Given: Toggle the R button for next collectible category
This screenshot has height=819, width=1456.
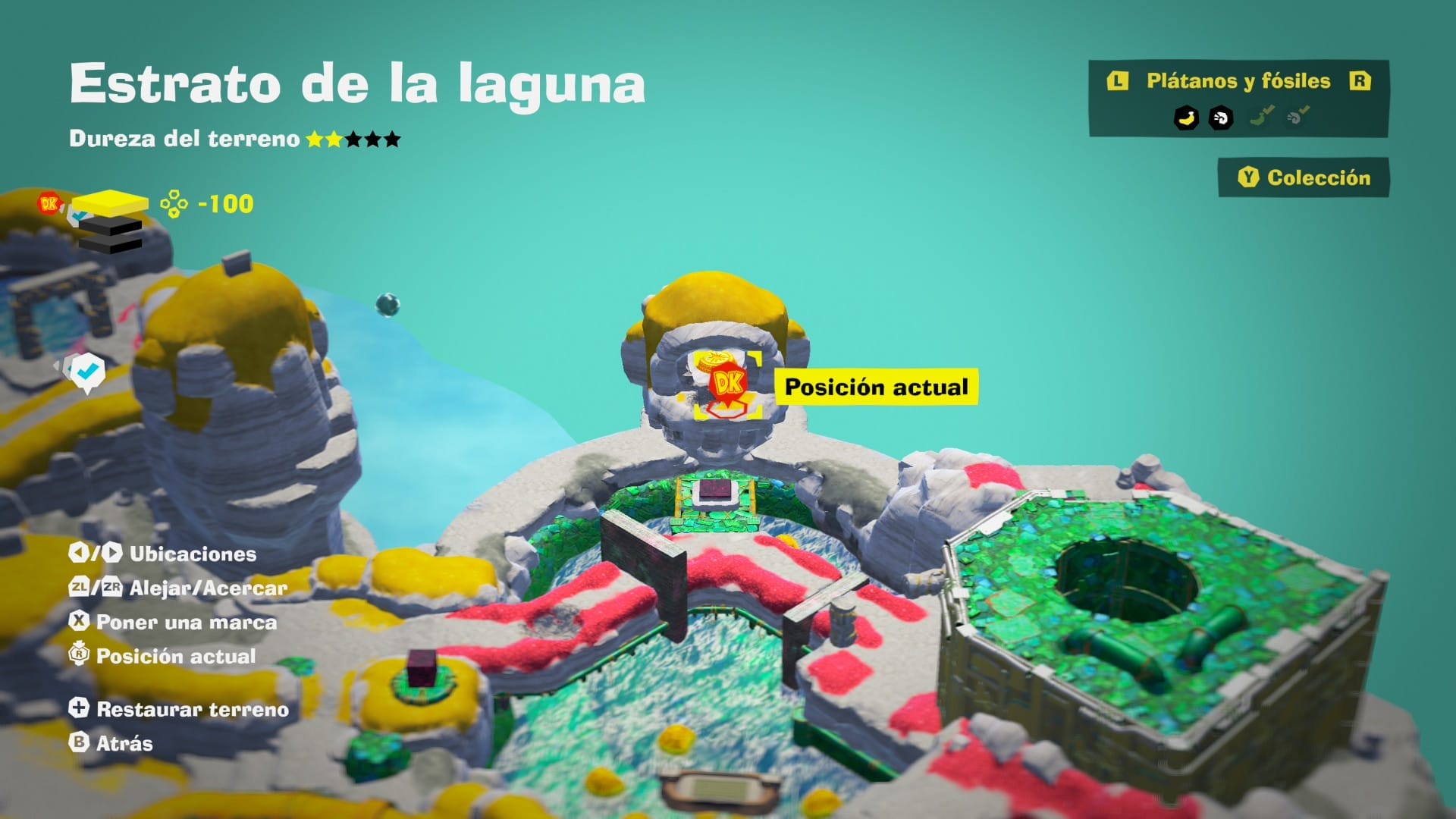Looking at the screenshot, I should [1361, 80].
